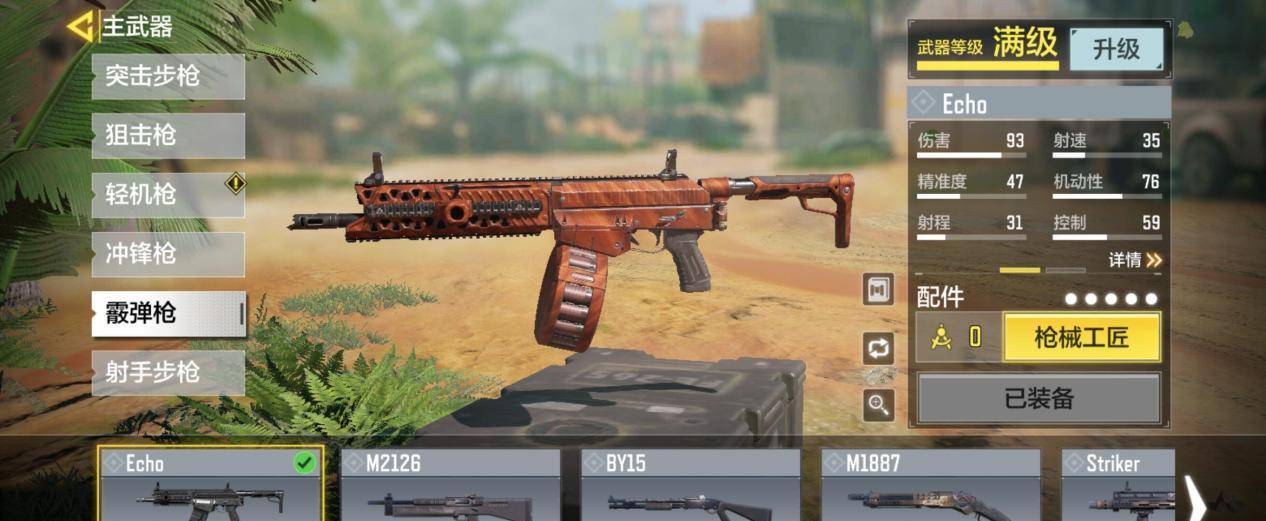This screenshot has height=521, width=1266.
Task: Choose the 冲锋枪 category
Action: click(168, 254)
